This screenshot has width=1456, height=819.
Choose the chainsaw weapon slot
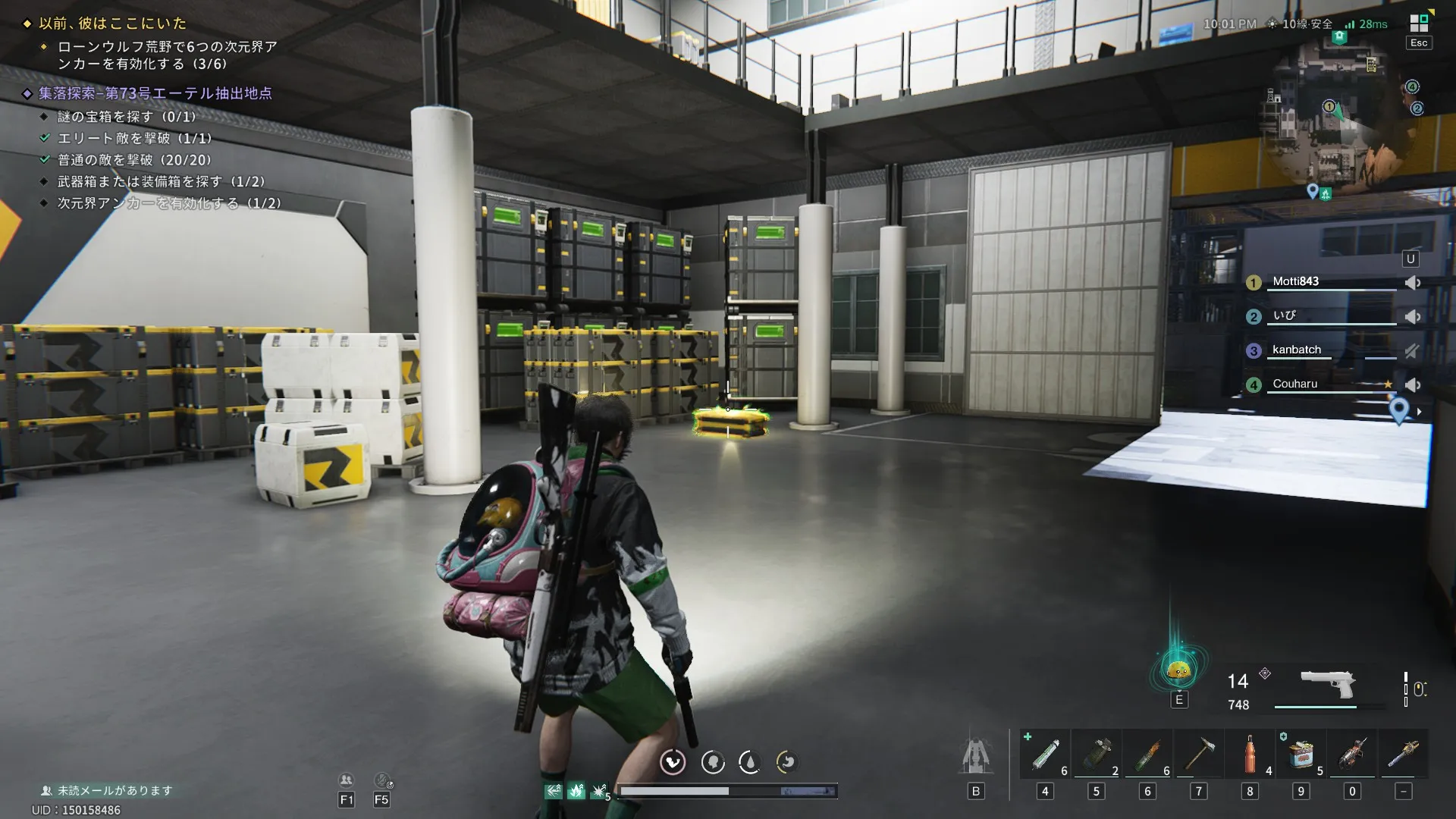tap(1404, 755)
